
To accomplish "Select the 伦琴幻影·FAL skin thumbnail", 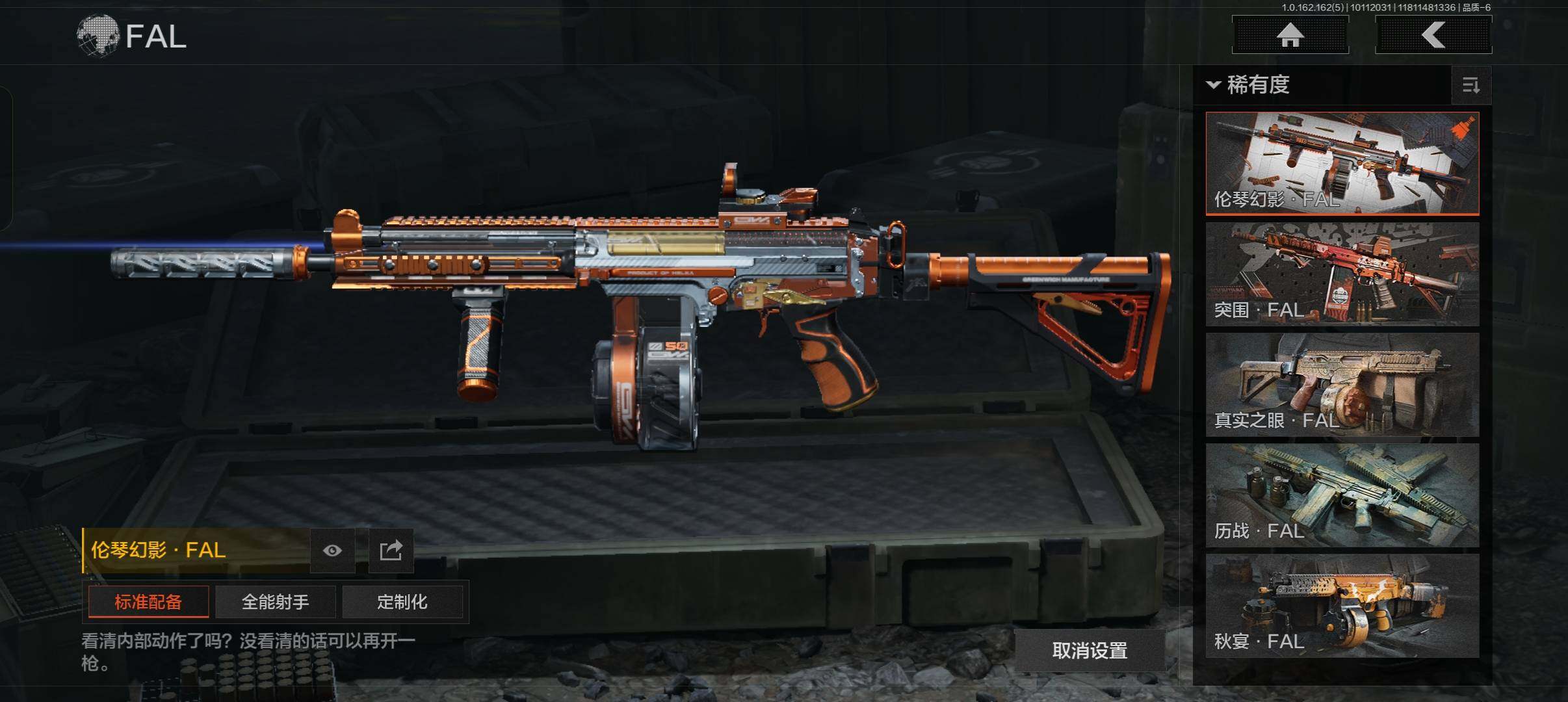I will tap(1342, 163).
